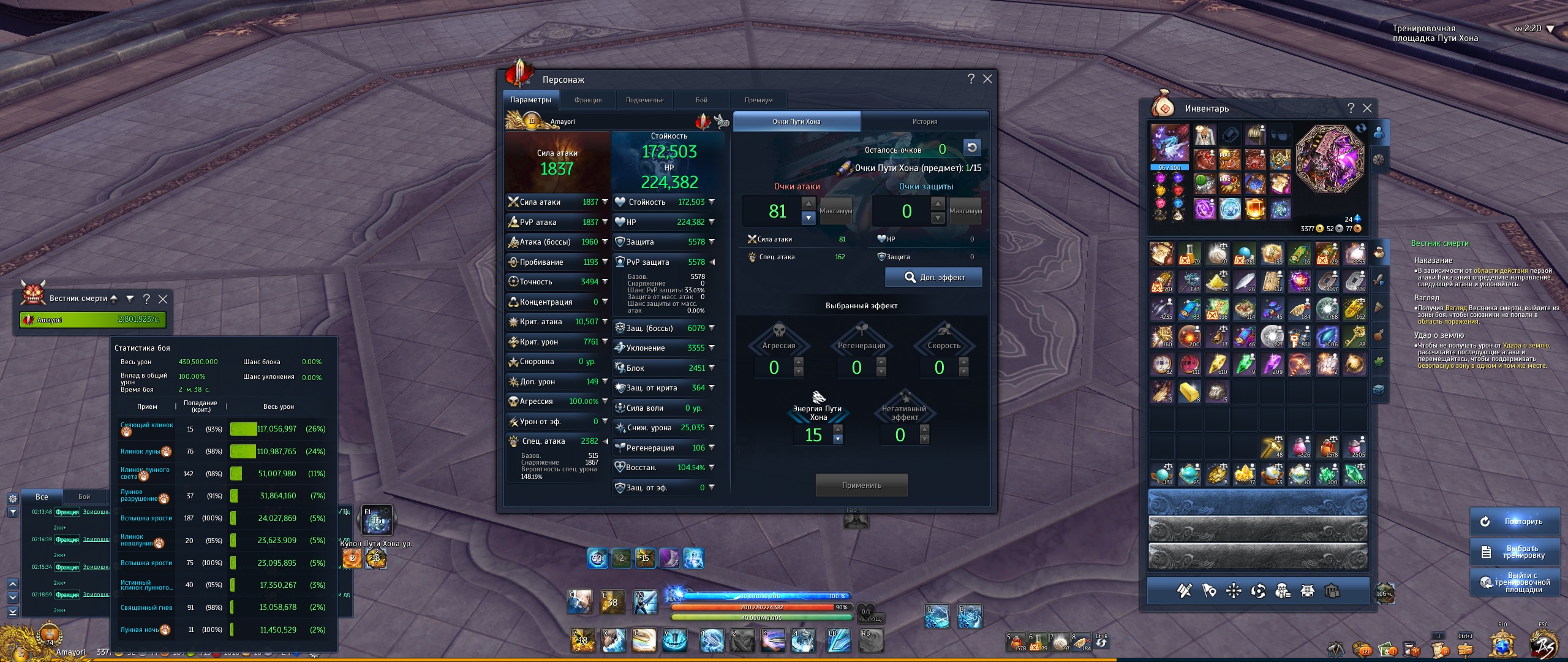1568x662 pixels.
Task: Show the История points history tab
Action: point(924,121)
